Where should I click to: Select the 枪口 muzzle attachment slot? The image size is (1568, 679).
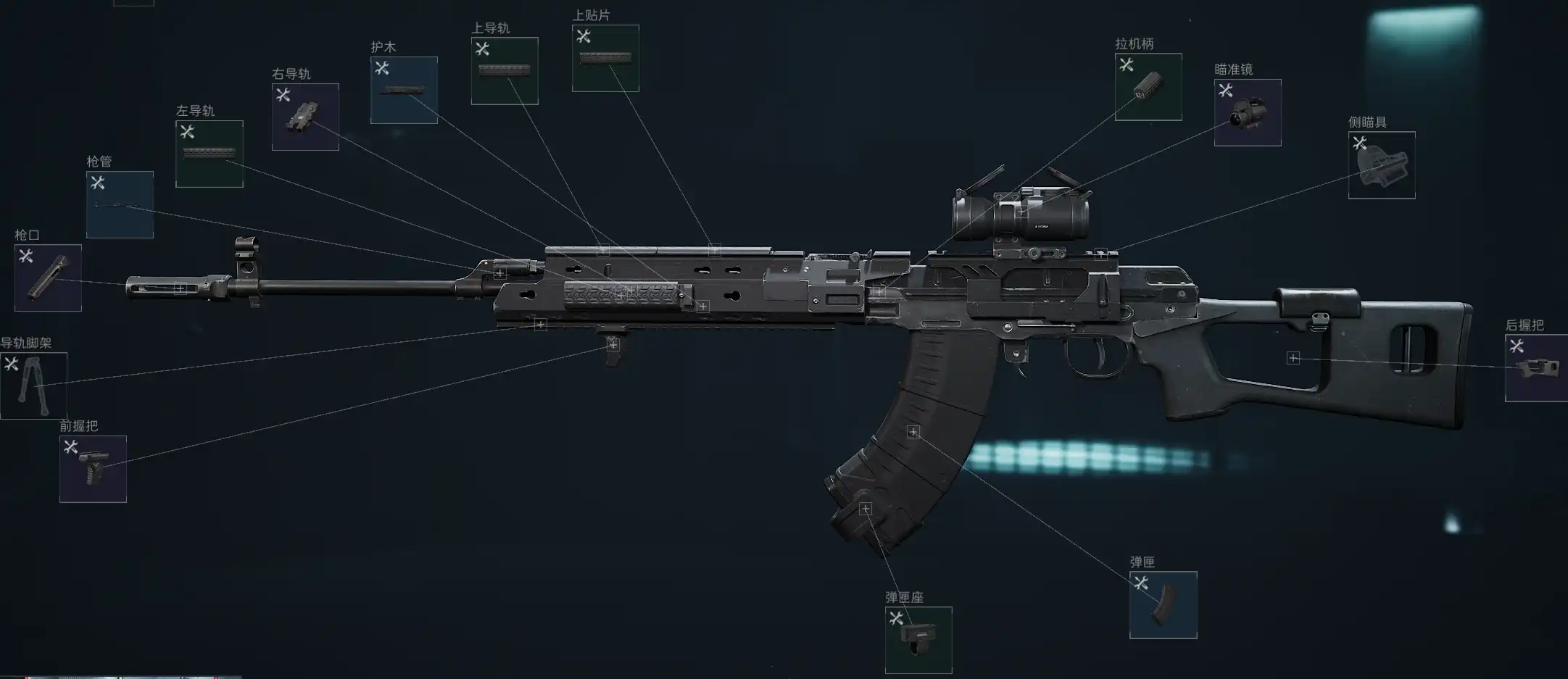(x=48, y=278)
